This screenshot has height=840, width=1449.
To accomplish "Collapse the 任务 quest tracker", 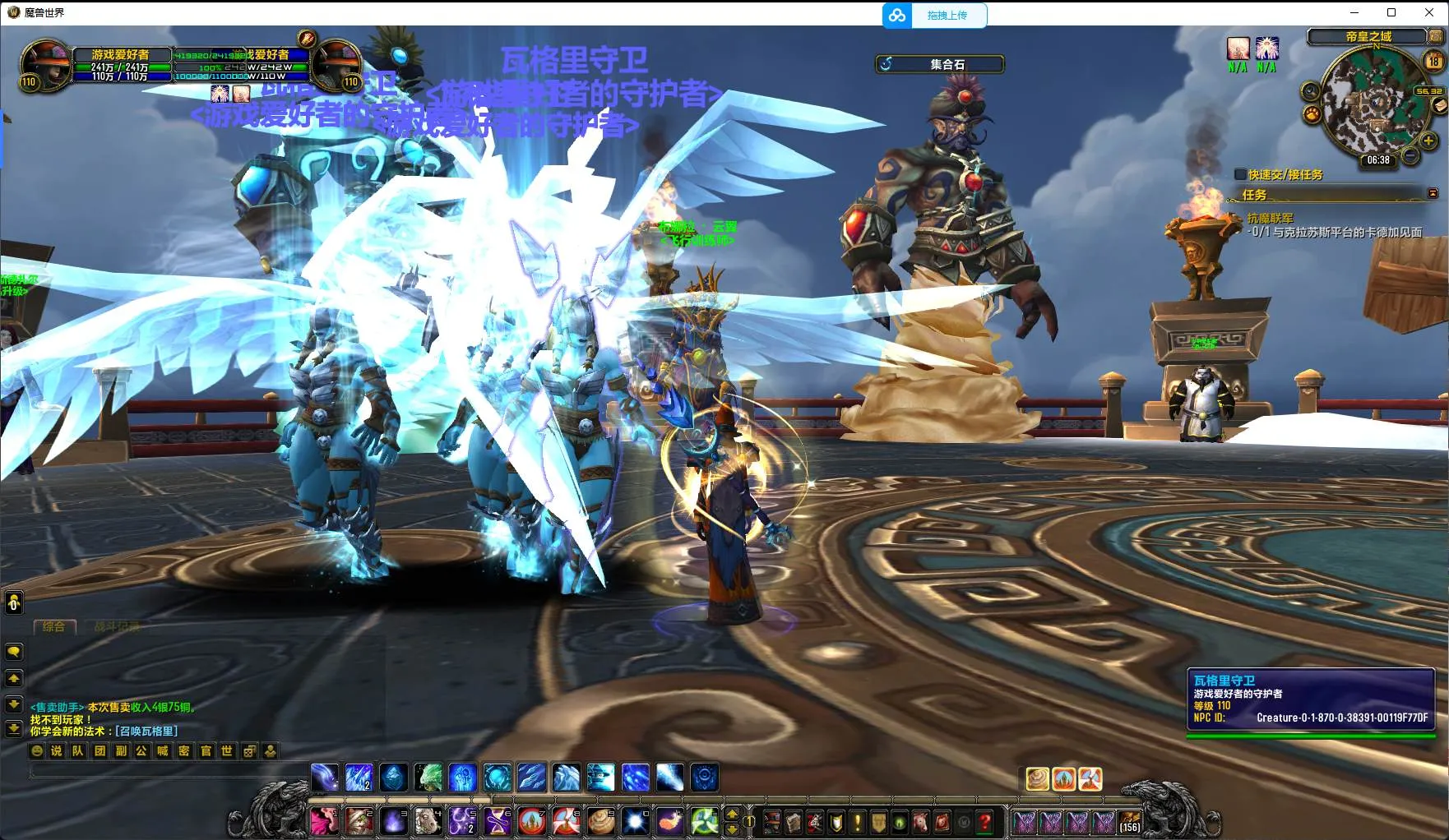I will (1433, 194).
